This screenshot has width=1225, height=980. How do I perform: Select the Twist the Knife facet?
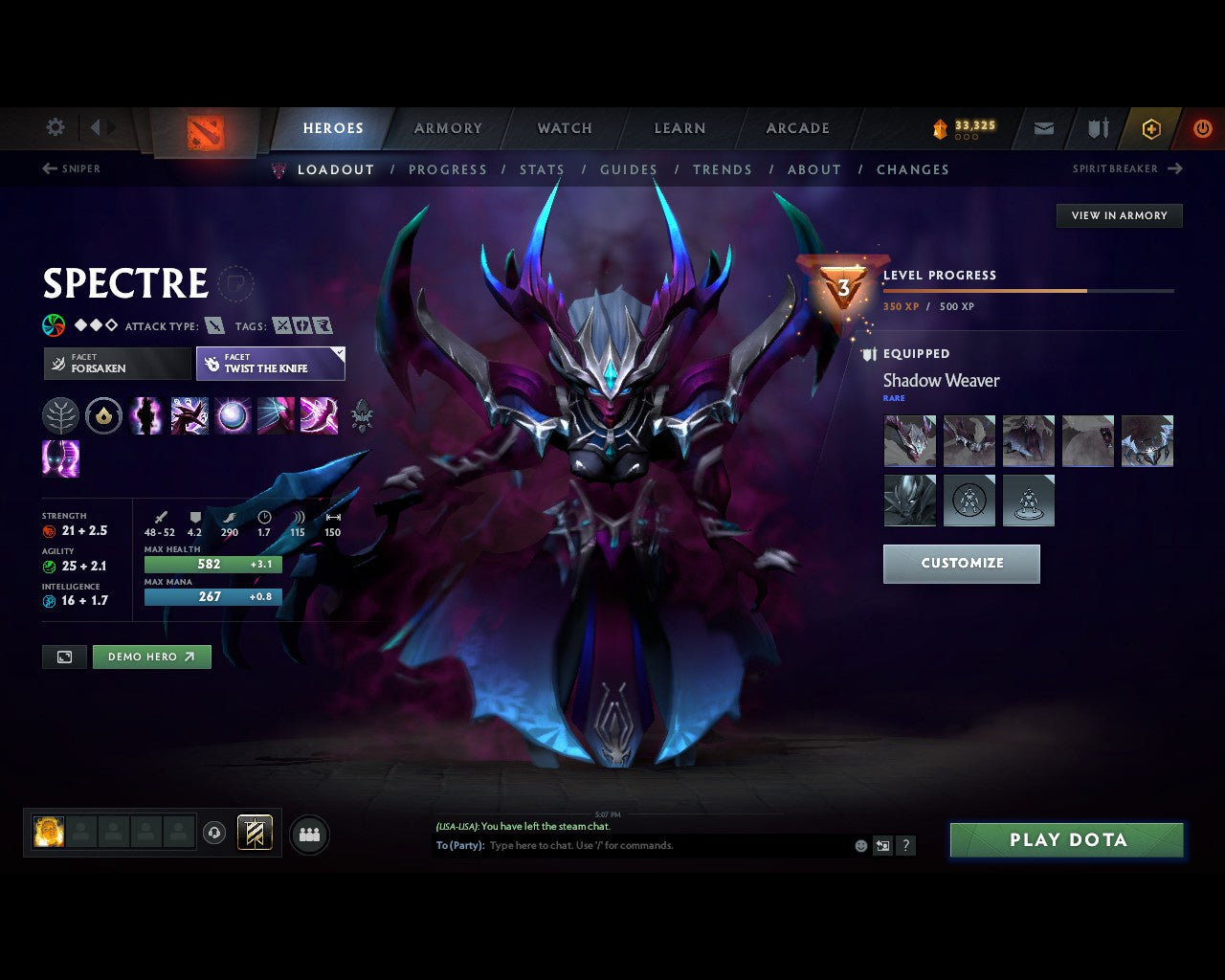(271, 364)
